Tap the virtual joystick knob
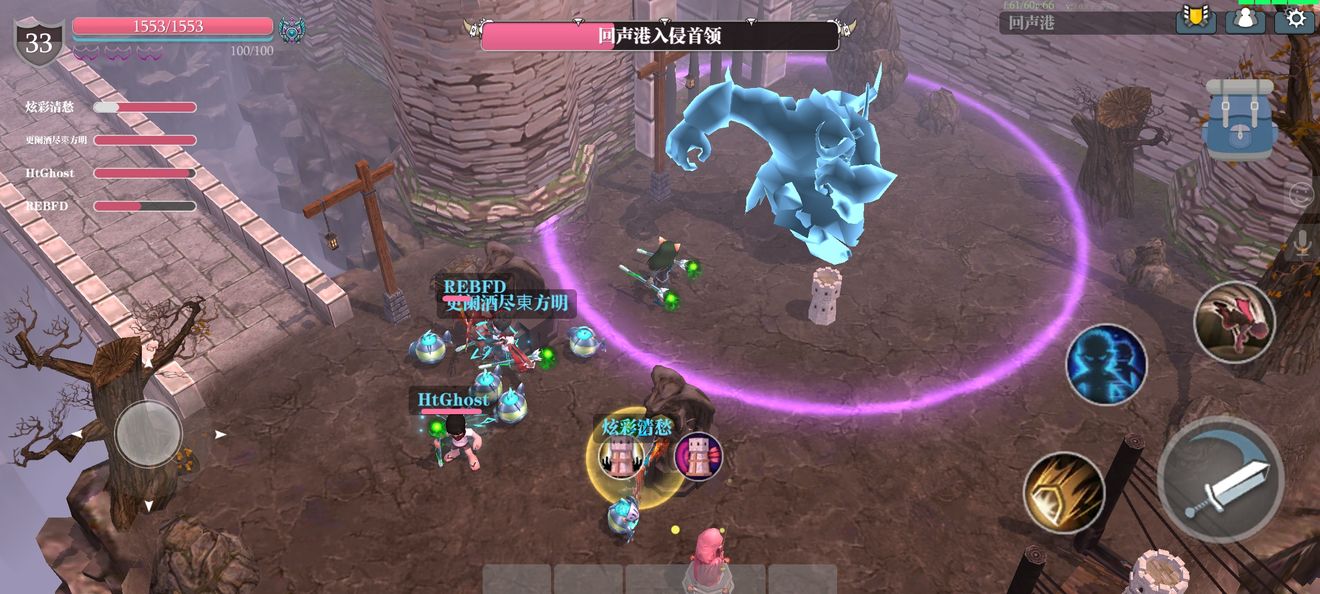Image resolution: width=1320 pixels, height=594 pixels. 148,433
